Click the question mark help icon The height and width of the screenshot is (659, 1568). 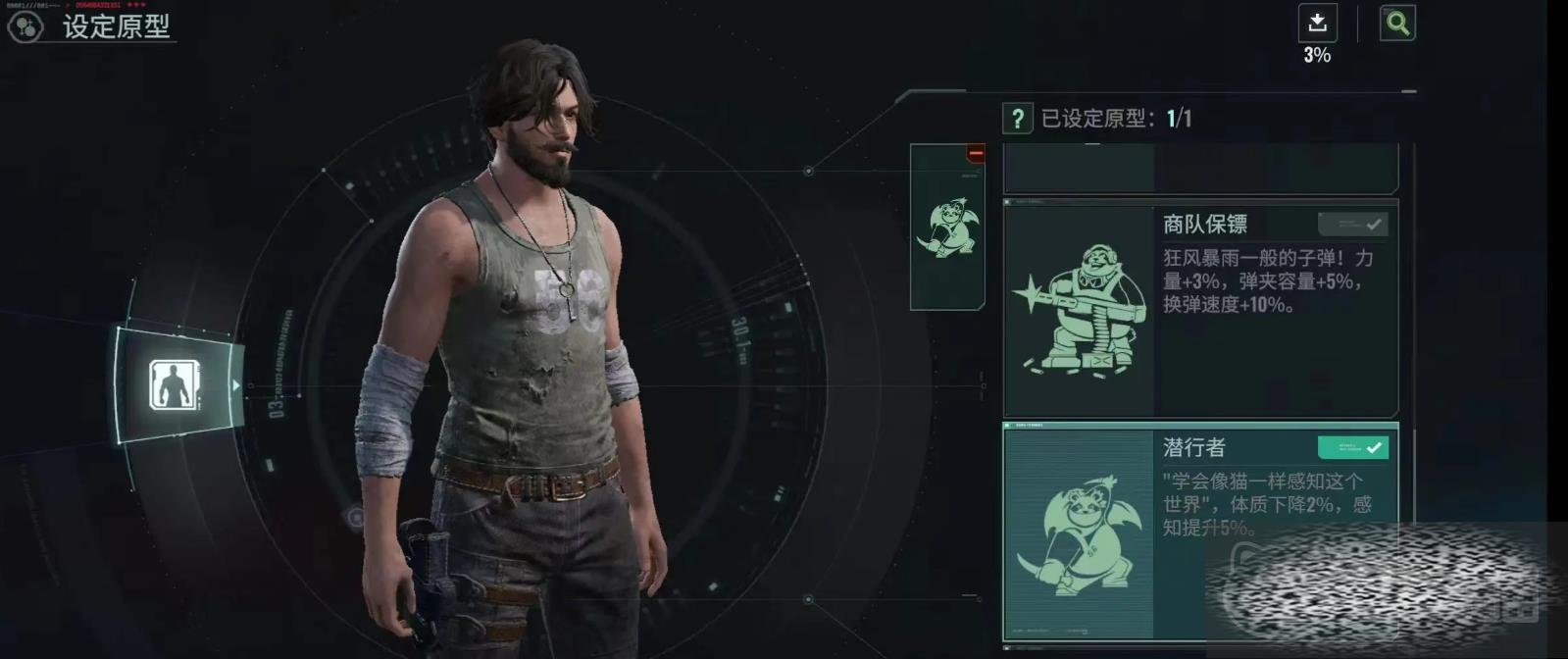(x=1017, y=119)
